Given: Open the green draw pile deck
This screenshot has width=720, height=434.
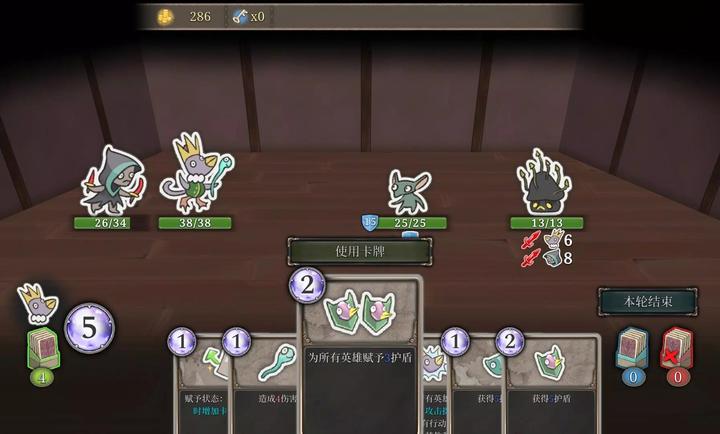Looking at the screenshot, I should pyautogui.click(x=42, y=348).
